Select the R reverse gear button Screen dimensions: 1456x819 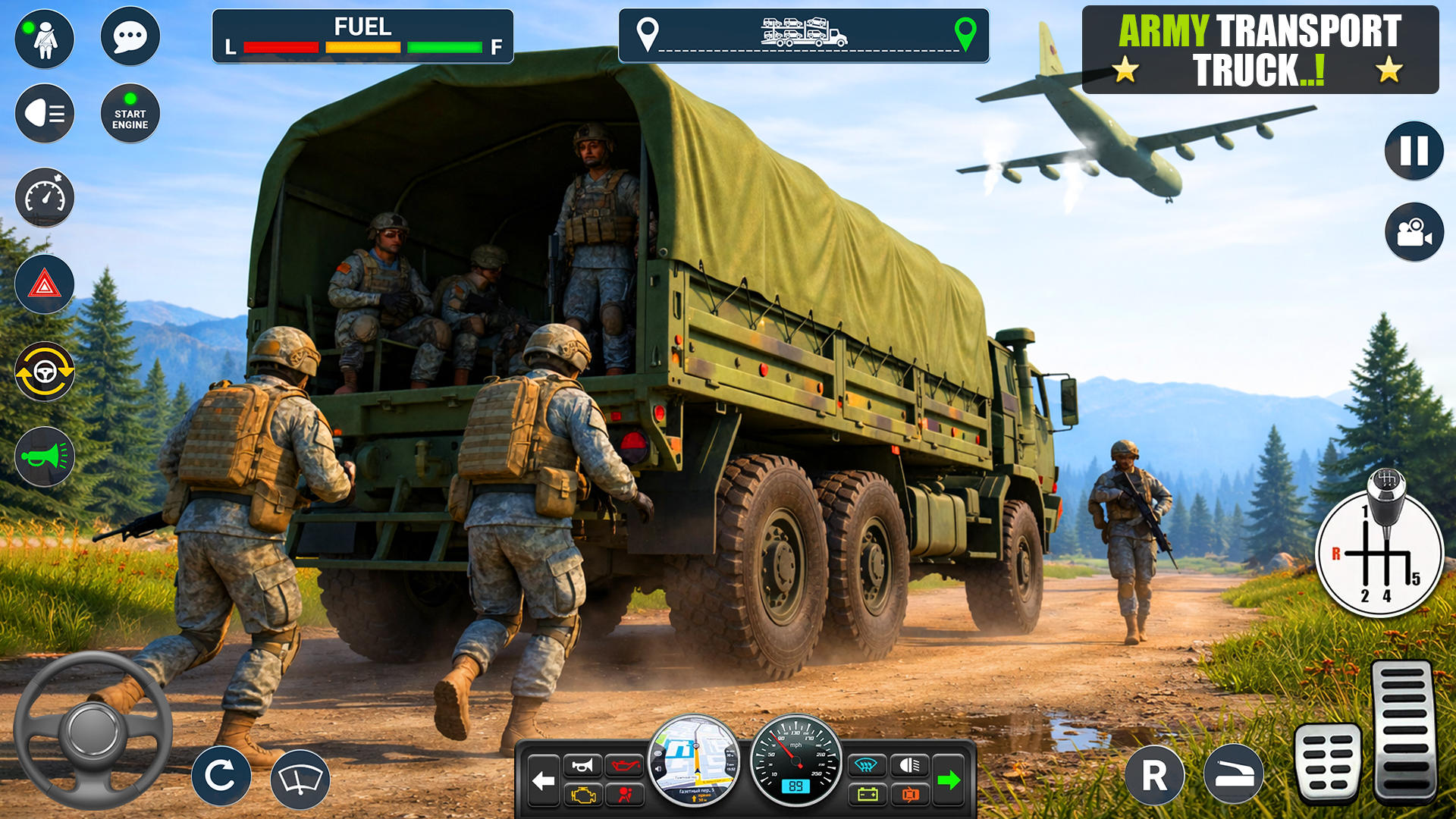1154,775
